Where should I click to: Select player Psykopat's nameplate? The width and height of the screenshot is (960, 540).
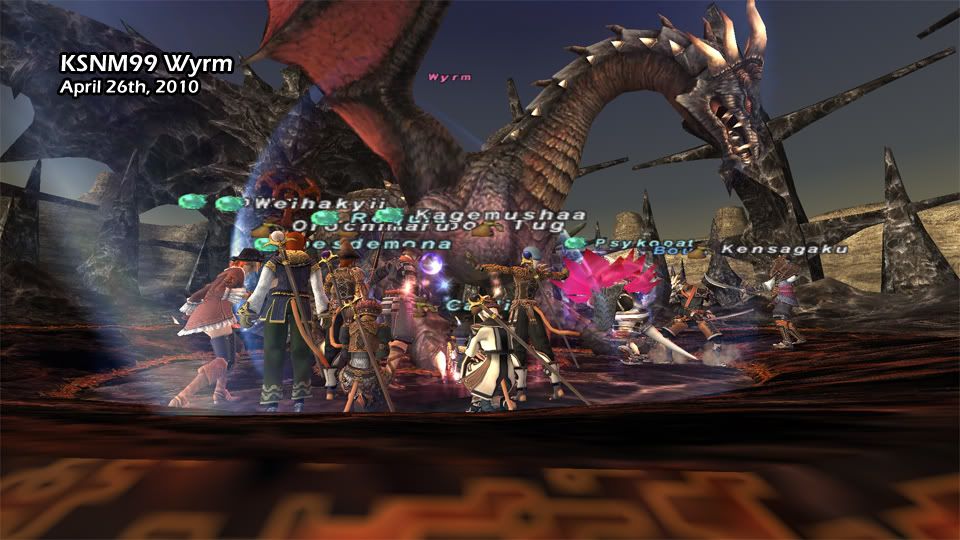630,242
